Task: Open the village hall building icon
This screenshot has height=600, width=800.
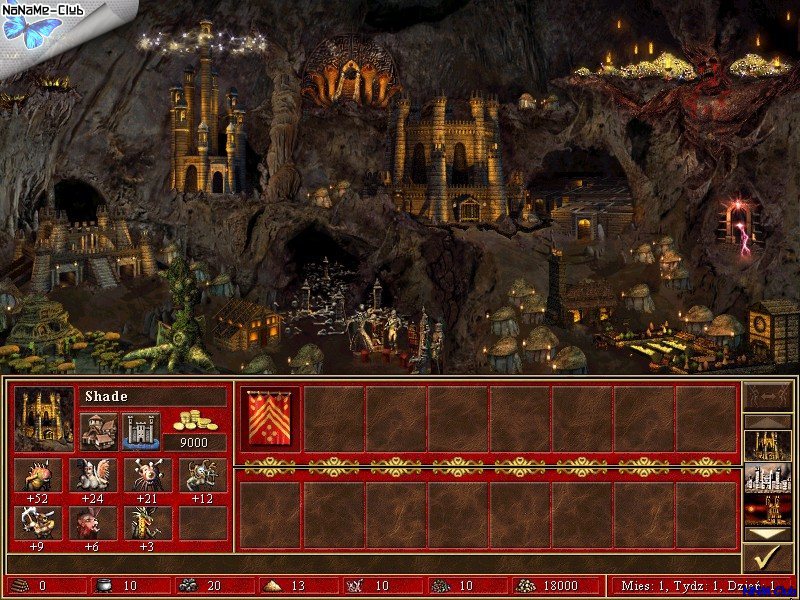Action: (x=98, y=431)
